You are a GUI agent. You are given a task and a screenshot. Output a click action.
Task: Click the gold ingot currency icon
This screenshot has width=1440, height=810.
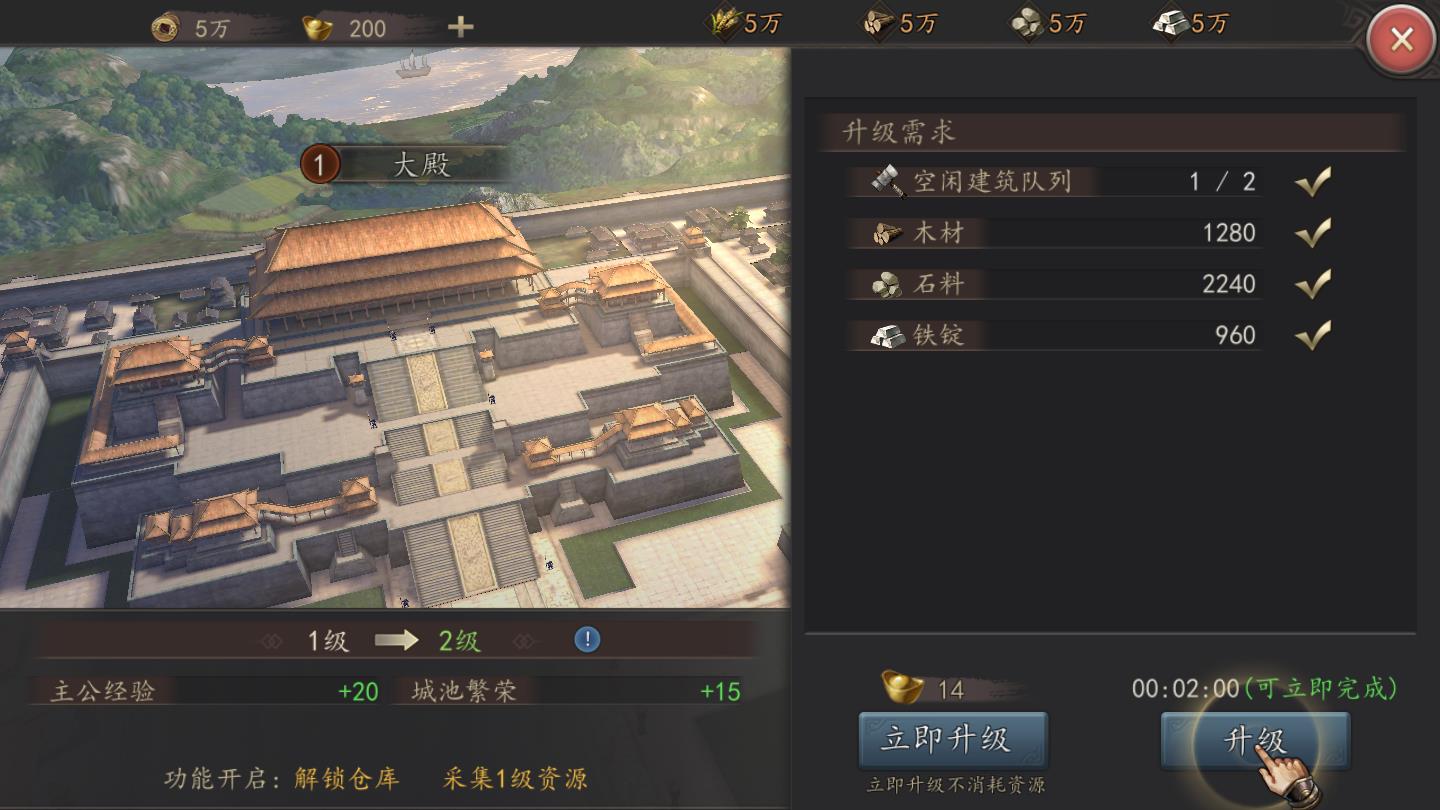[x=318, y=26]
